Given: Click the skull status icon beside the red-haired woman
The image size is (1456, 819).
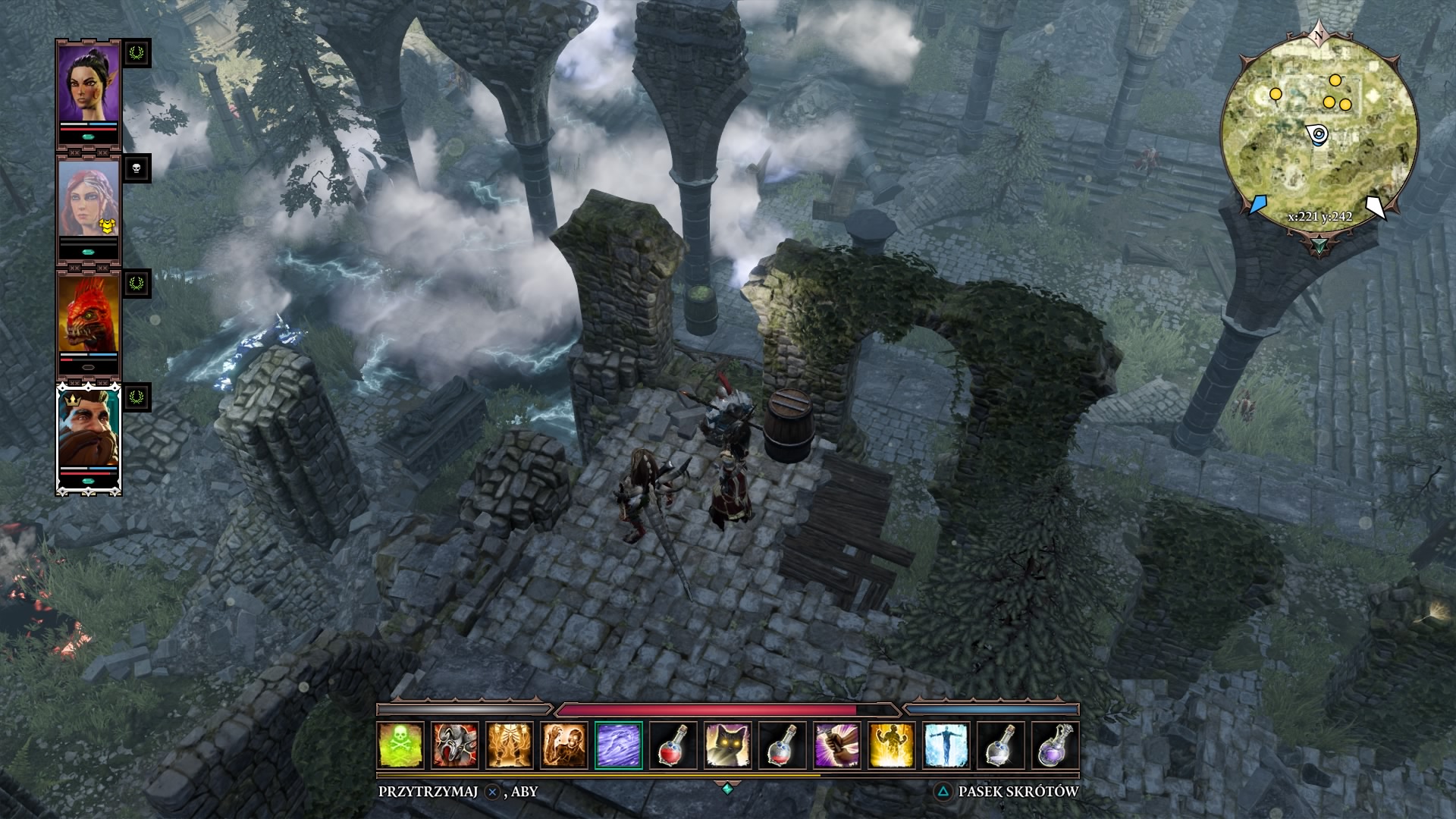Looking at the screenshot, I should [137, 168].
